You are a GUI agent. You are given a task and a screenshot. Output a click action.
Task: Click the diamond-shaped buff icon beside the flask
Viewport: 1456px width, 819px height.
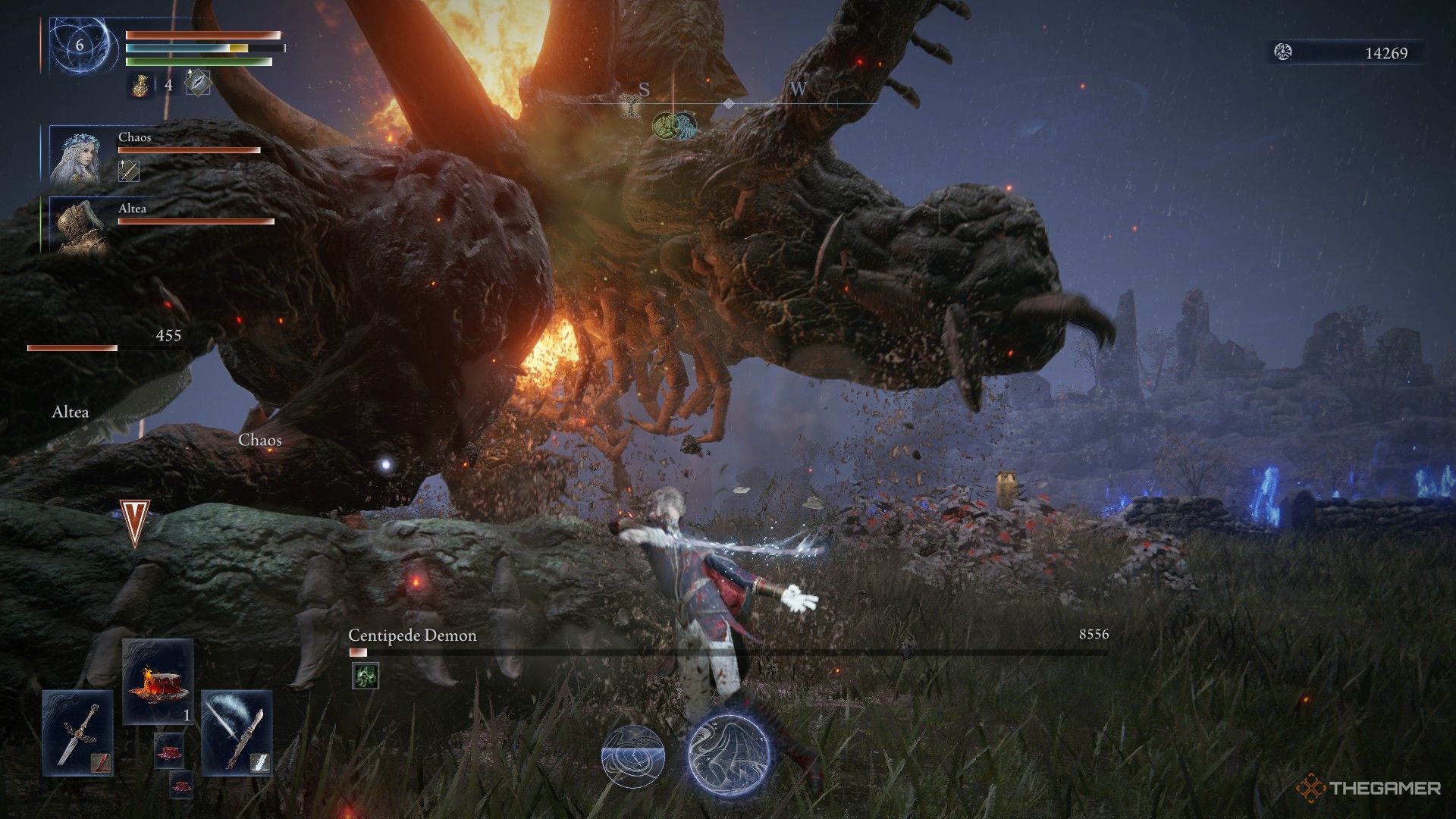click(x=198, y=83)
